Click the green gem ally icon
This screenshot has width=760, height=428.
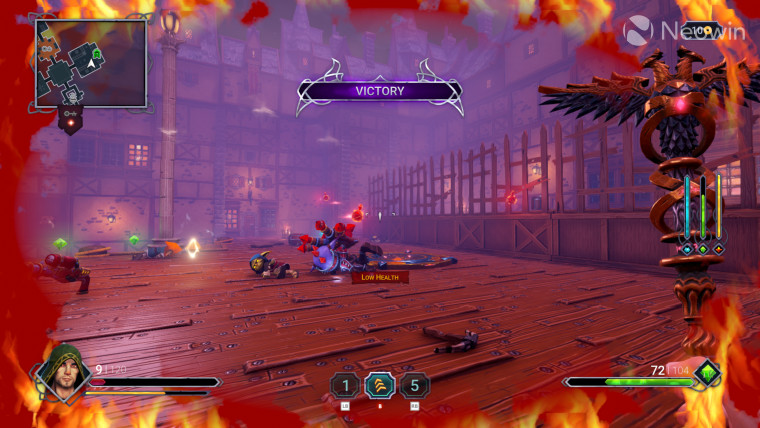707,375
